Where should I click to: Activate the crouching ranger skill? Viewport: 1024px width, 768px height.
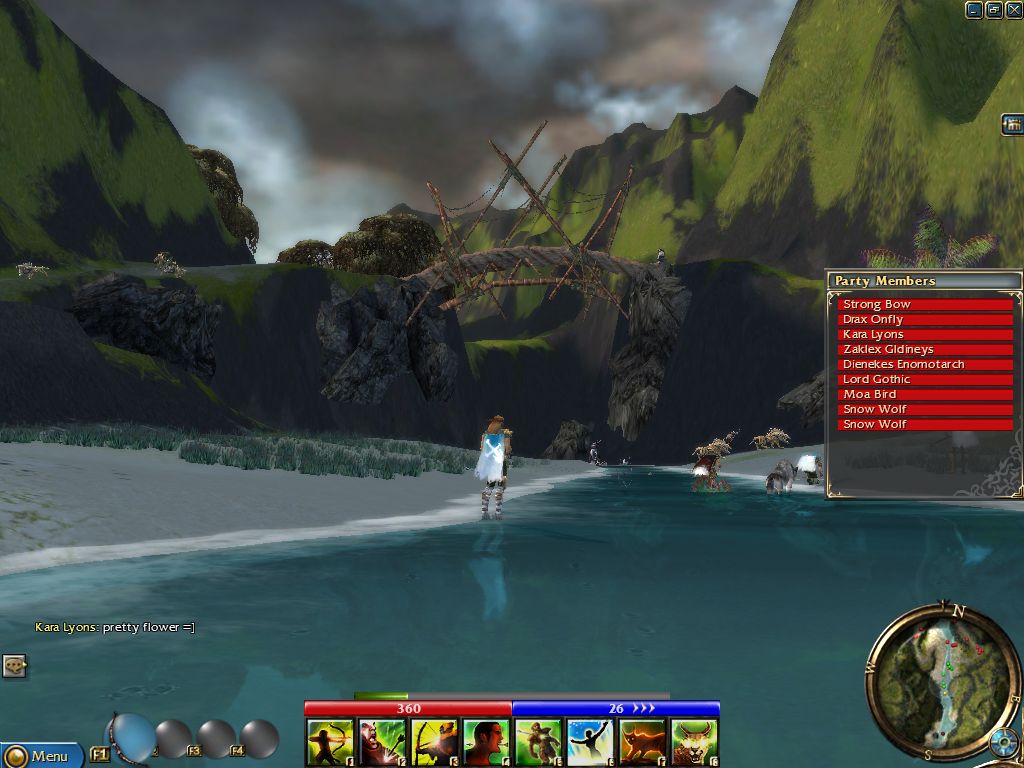tap(538, 743)
